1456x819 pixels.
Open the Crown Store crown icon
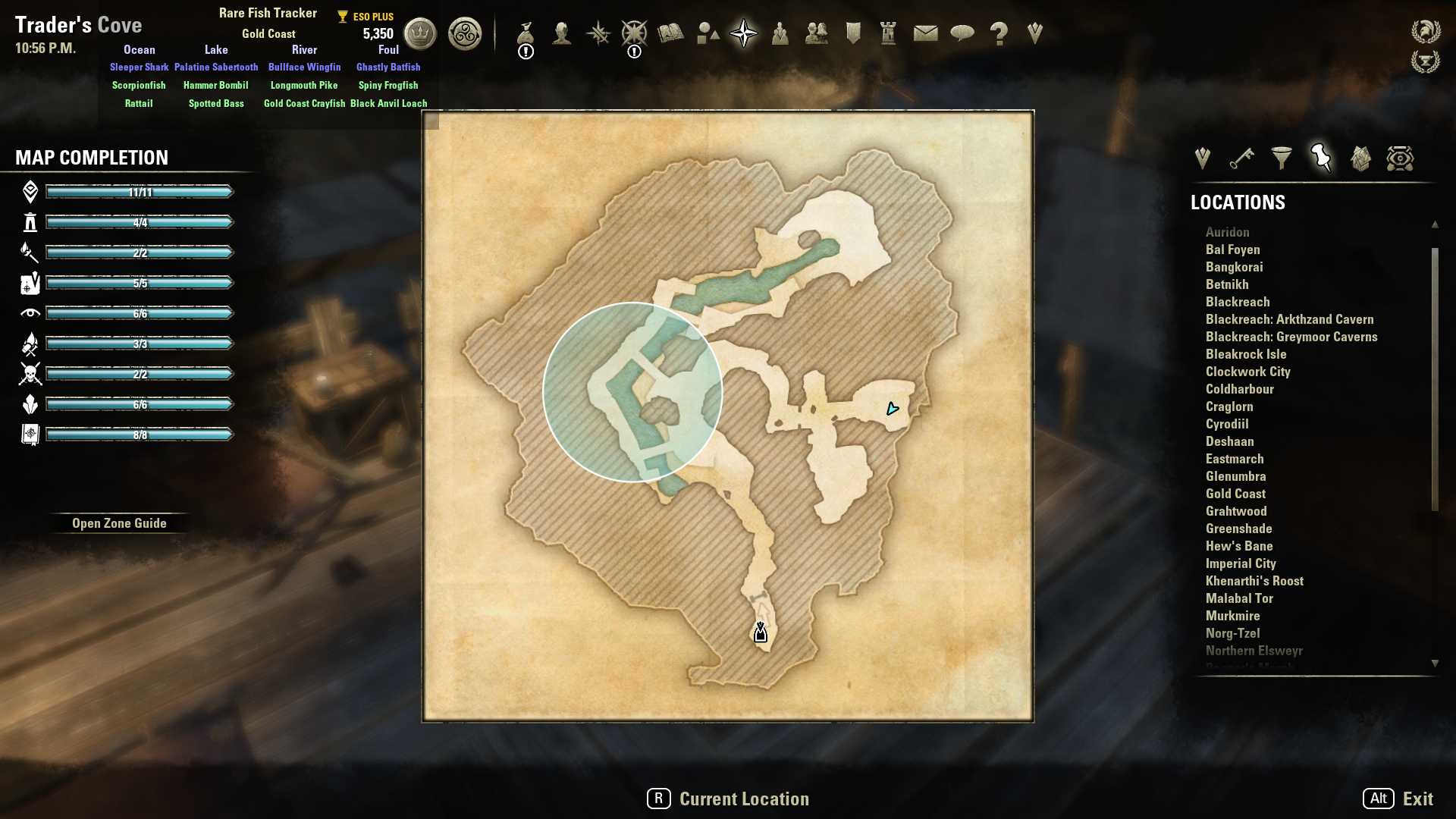[x=420, y=33]
